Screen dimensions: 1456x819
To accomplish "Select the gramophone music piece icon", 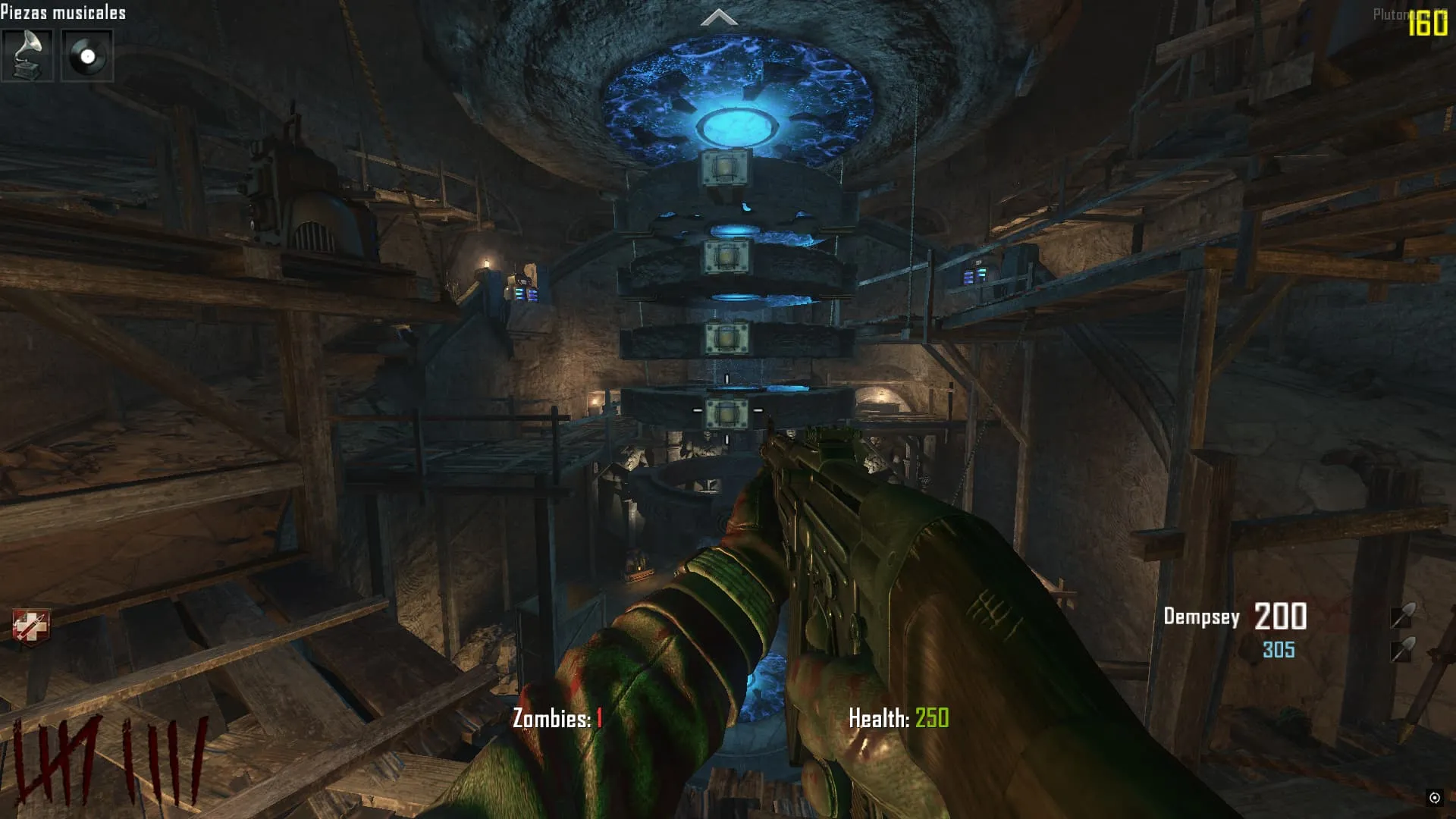I will point(27,55).
